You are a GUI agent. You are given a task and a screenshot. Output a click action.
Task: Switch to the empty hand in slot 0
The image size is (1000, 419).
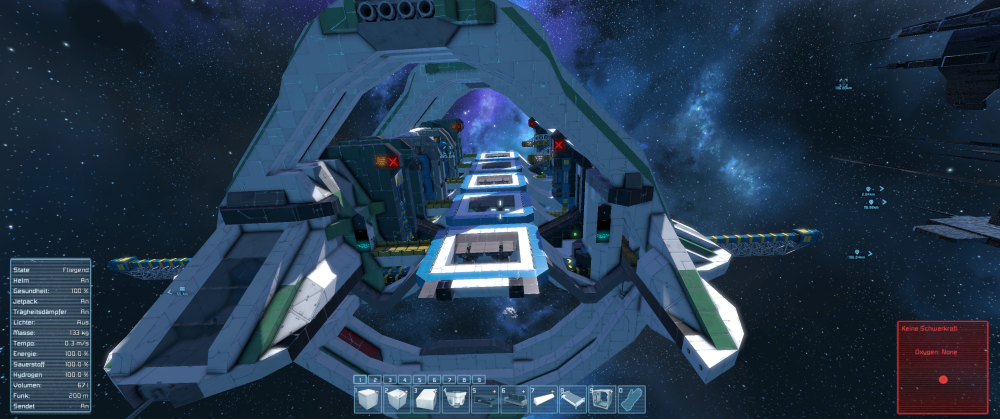[629, 398]
